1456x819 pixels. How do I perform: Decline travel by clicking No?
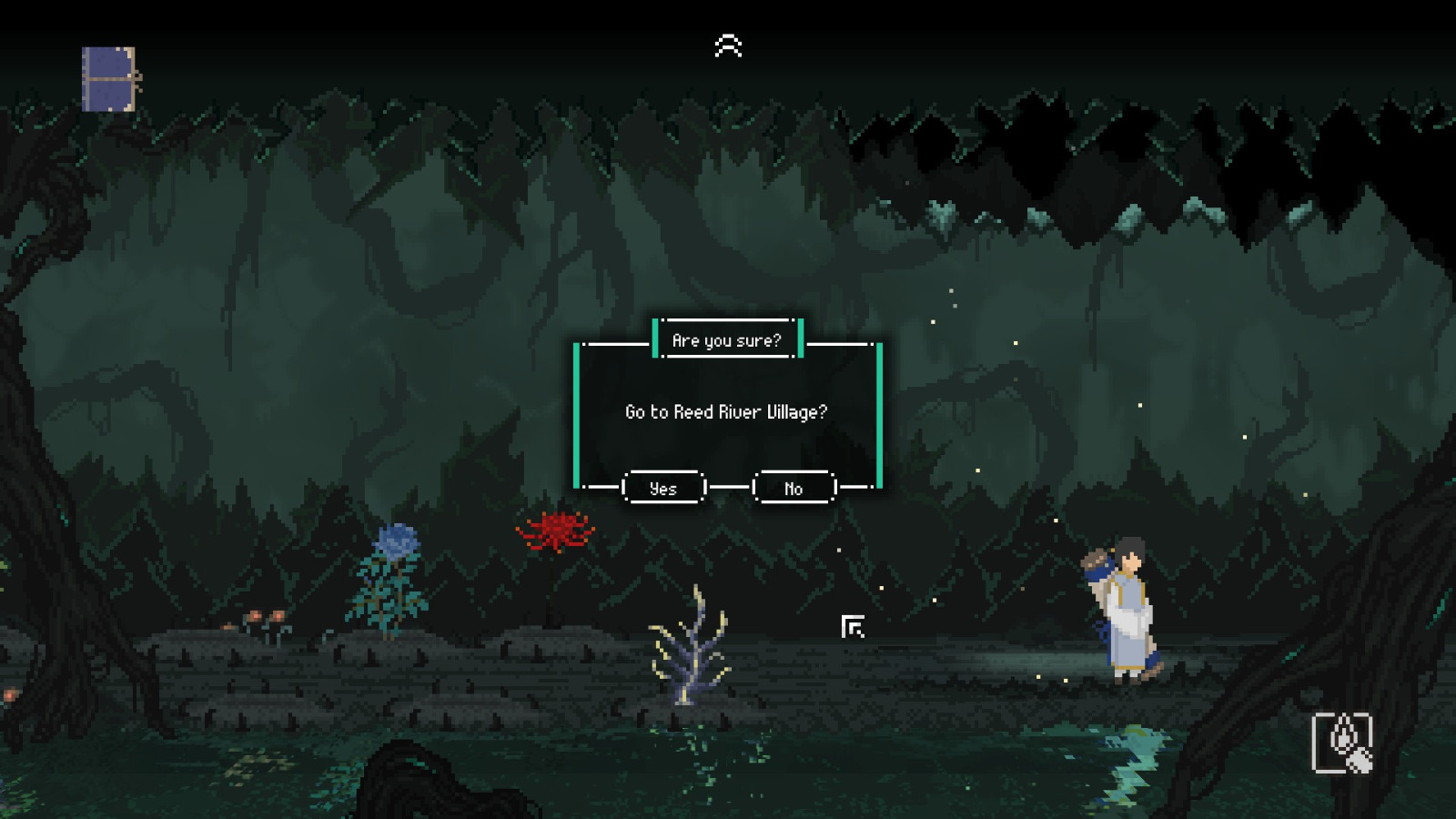(793, 488)
